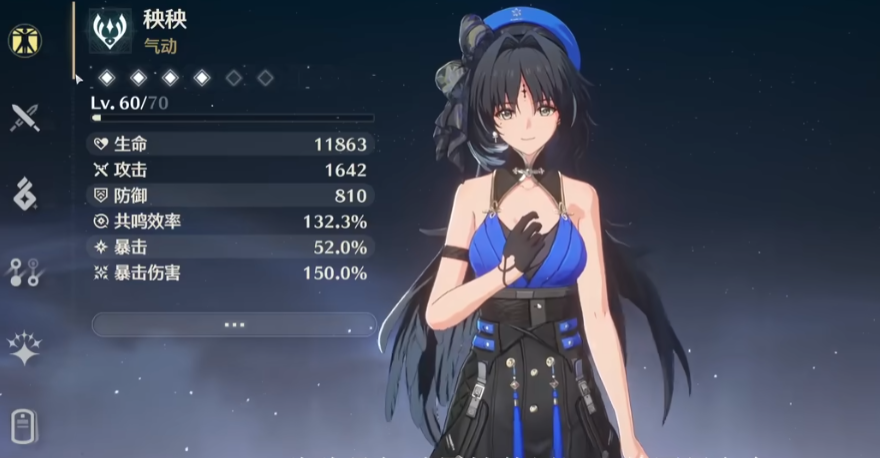Select the 生命 stat row
The image size is (880, 458).
pos(232,144)
